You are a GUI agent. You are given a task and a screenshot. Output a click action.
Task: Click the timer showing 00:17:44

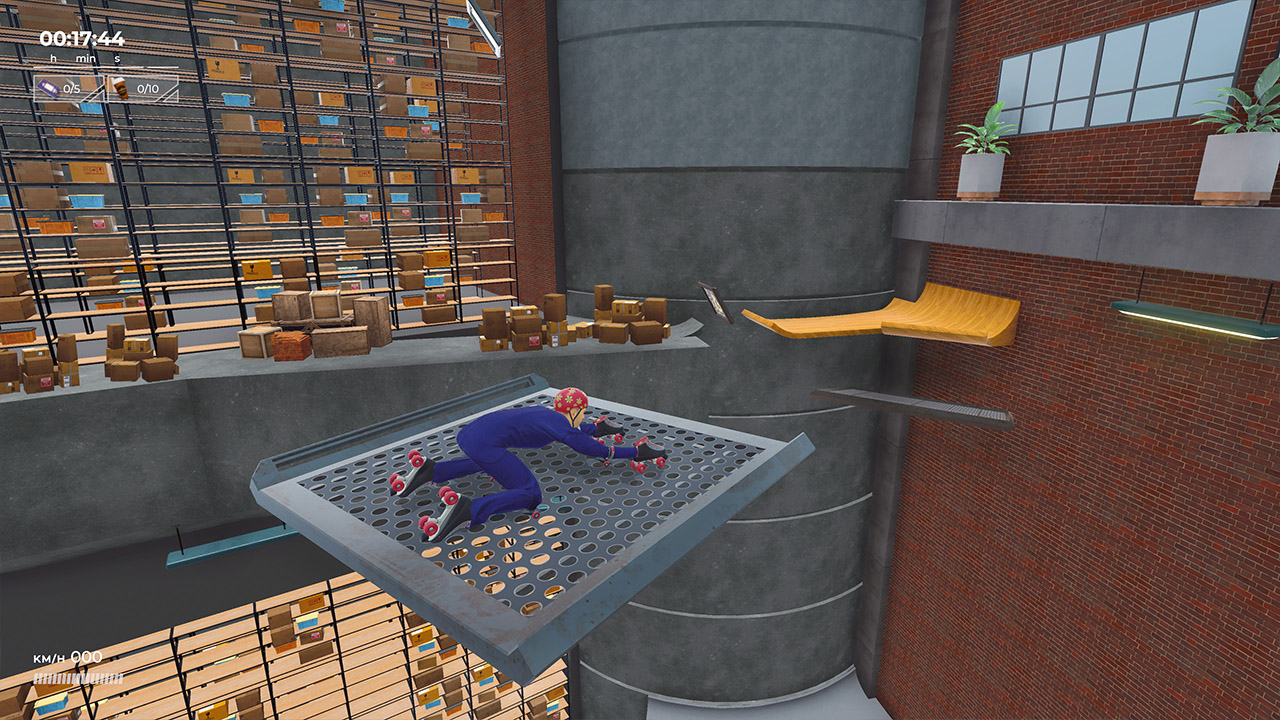(x=80, y=37)
